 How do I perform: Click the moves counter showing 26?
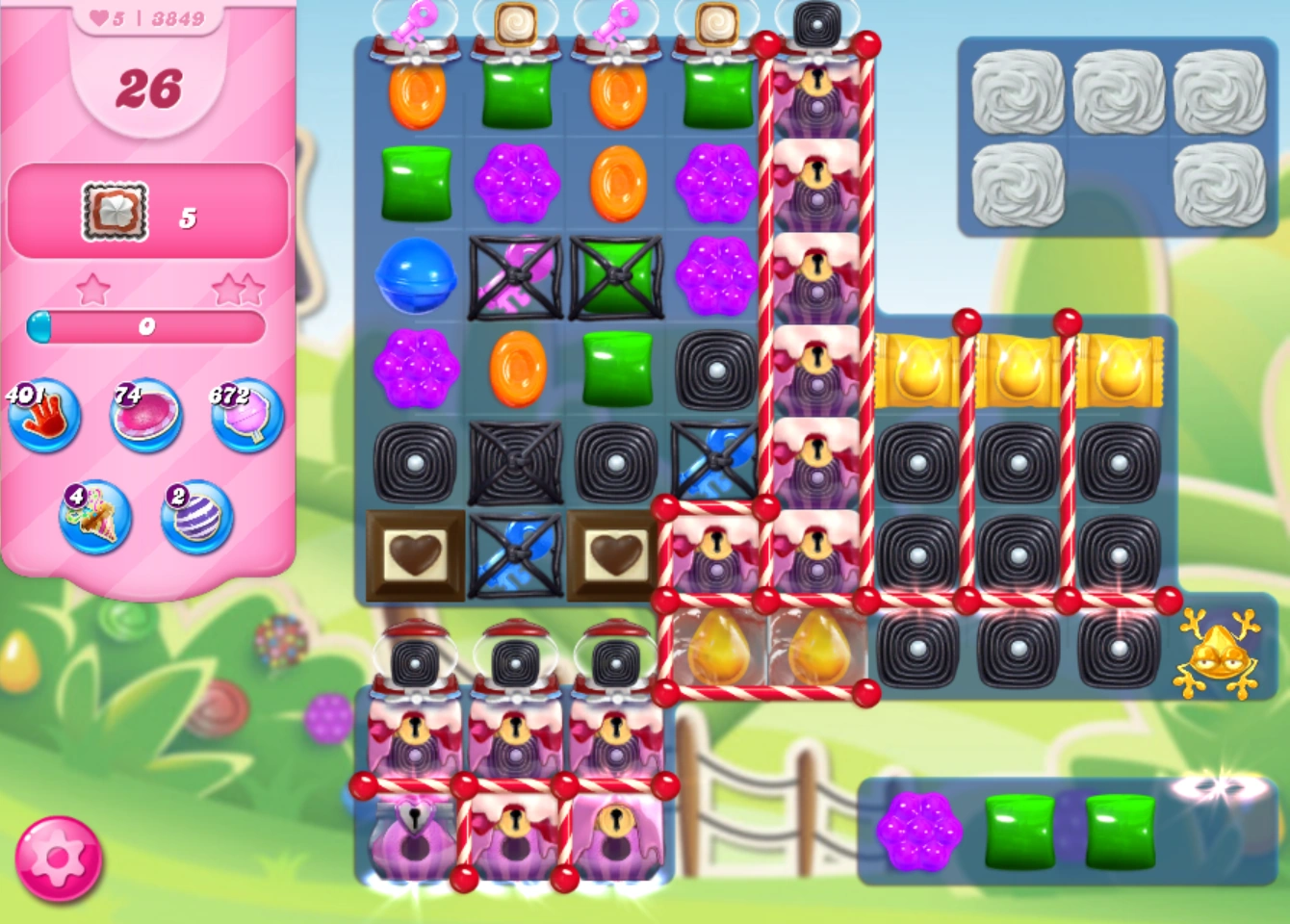pyautogui.click(x=149, y=89)
